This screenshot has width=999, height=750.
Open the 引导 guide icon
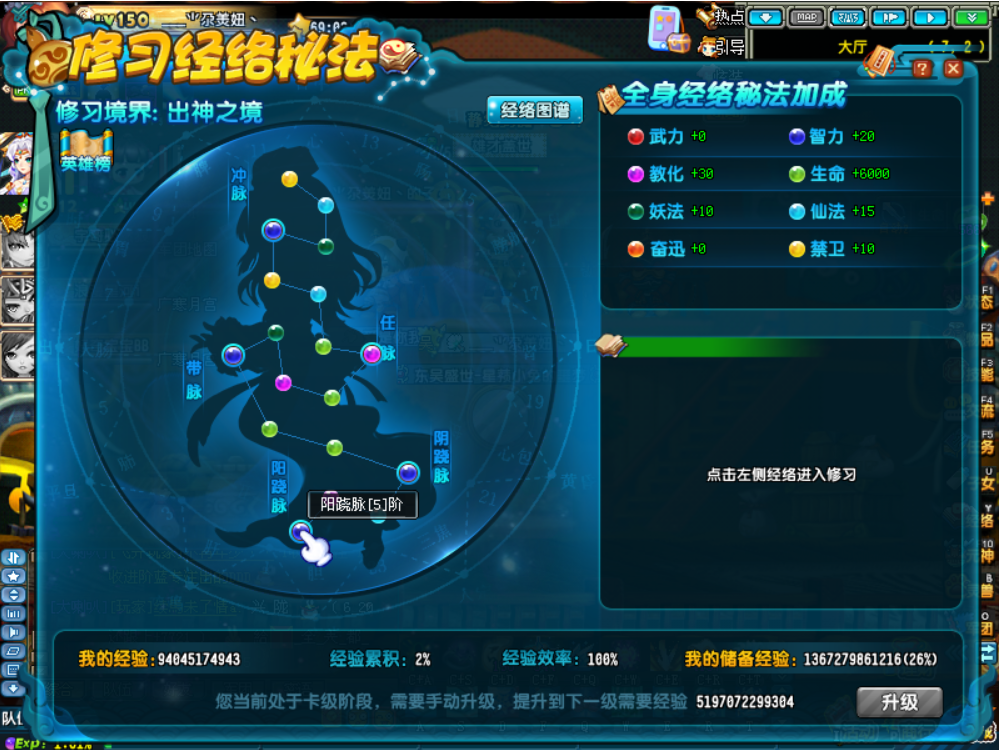click(x=720, y=45)
